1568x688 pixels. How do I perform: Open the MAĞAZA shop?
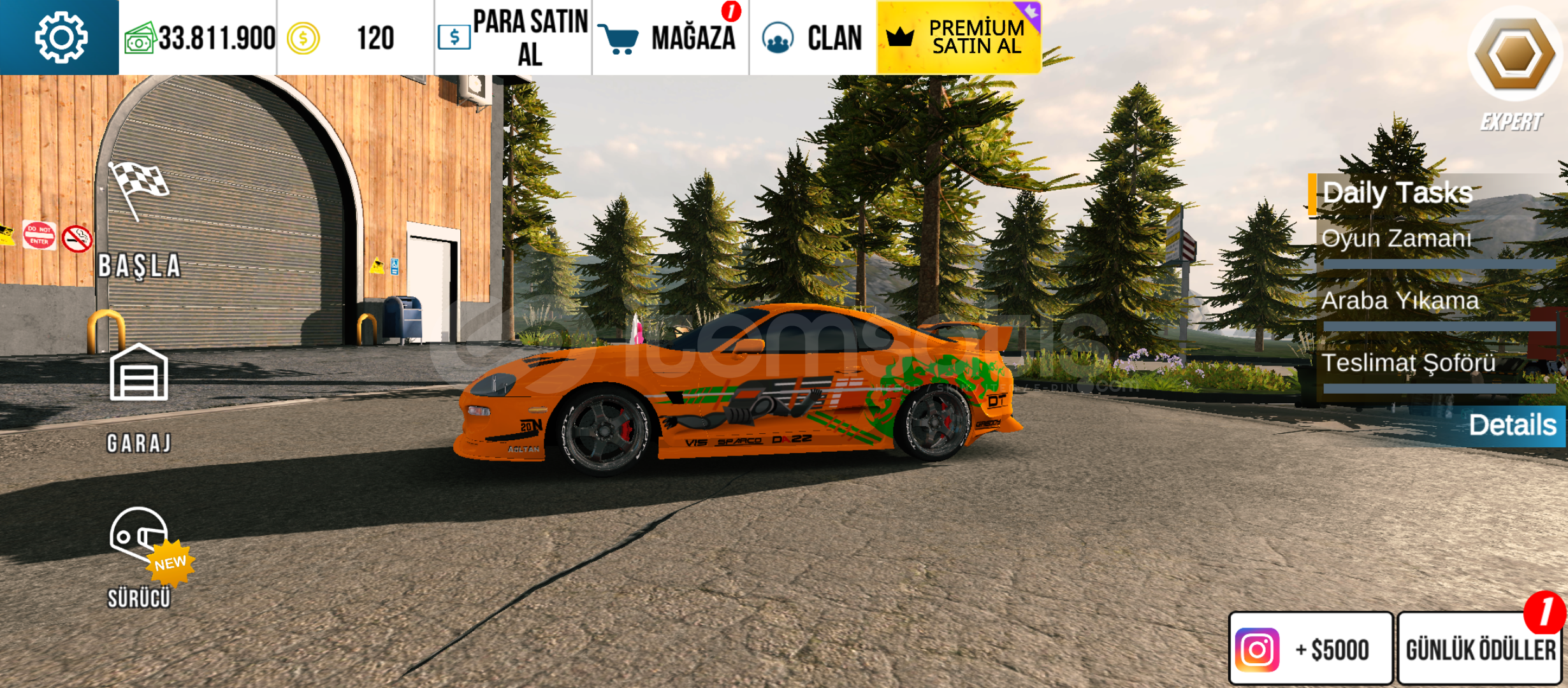tap(671, 38)
